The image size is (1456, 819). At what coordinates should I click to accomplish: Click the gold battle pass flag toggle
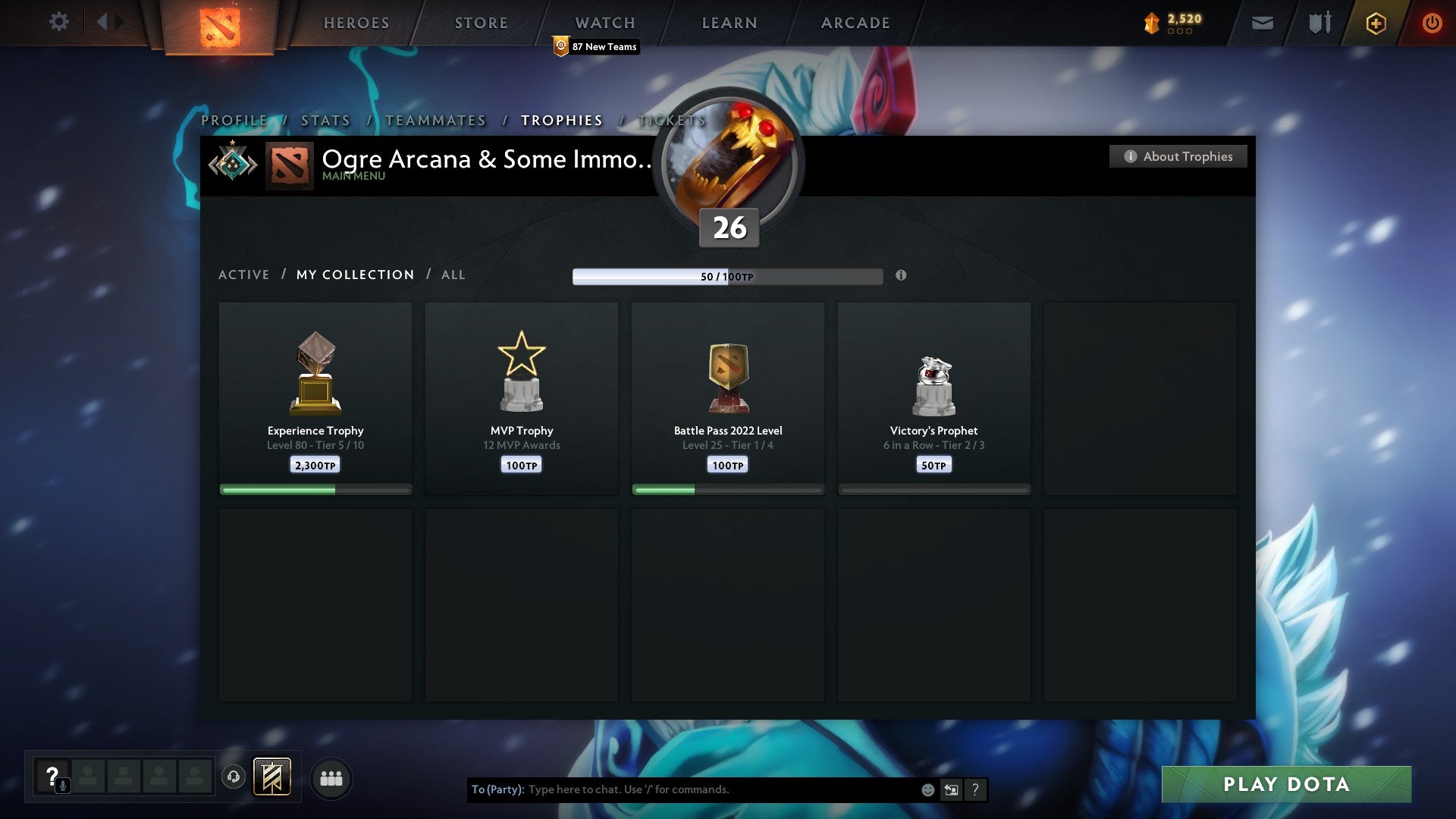point(272,777)
